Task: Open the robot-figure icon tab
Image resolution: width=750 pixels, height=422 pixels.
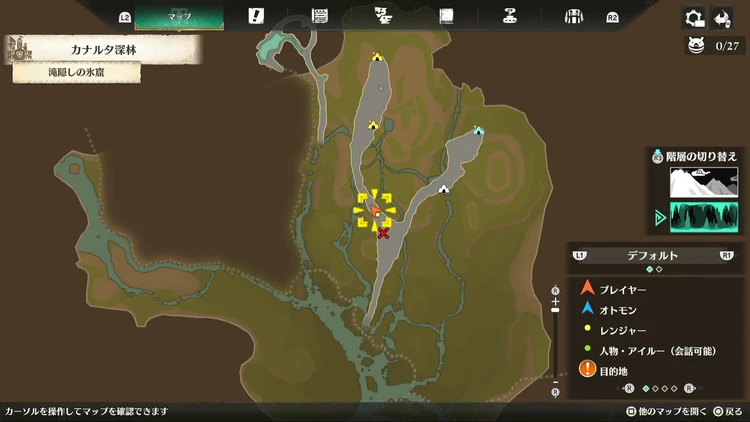Action: [x=510, y=16]
